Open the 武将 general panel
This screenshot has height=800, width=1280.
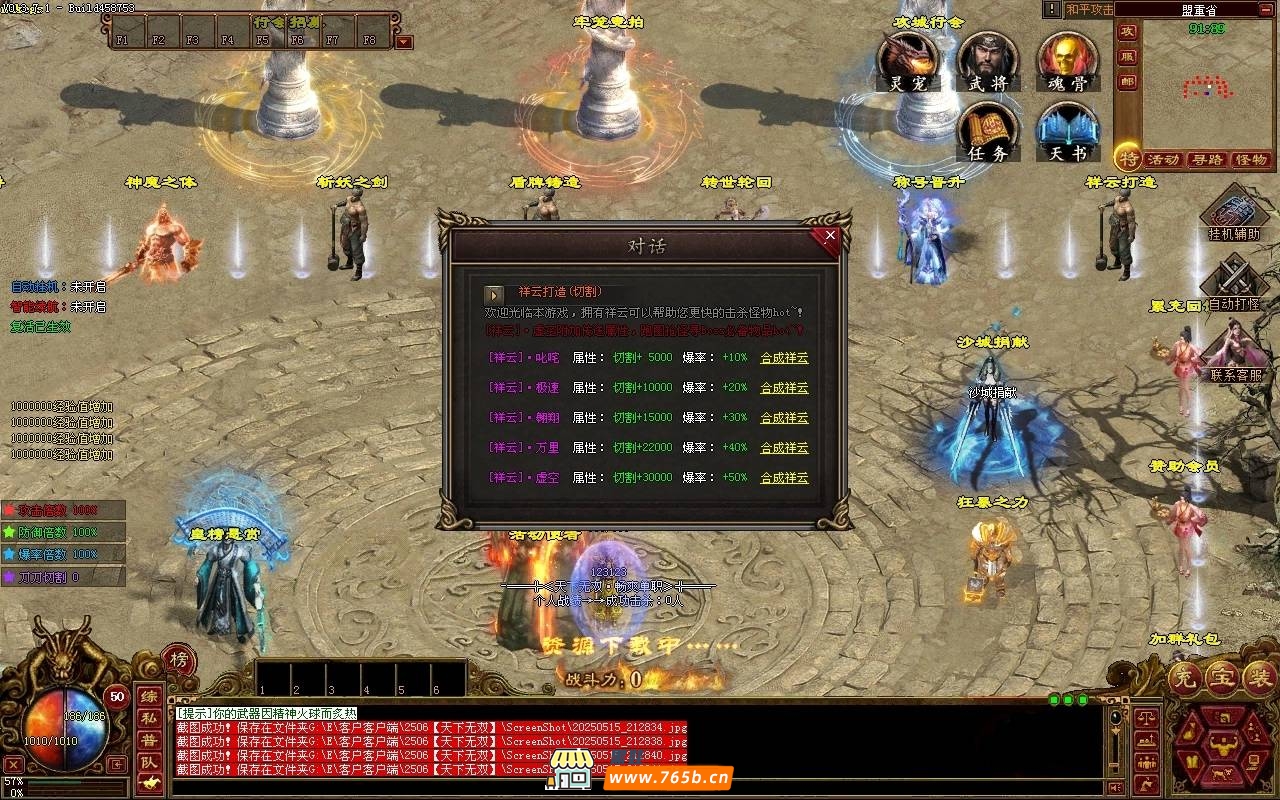(x=987, y=60)
